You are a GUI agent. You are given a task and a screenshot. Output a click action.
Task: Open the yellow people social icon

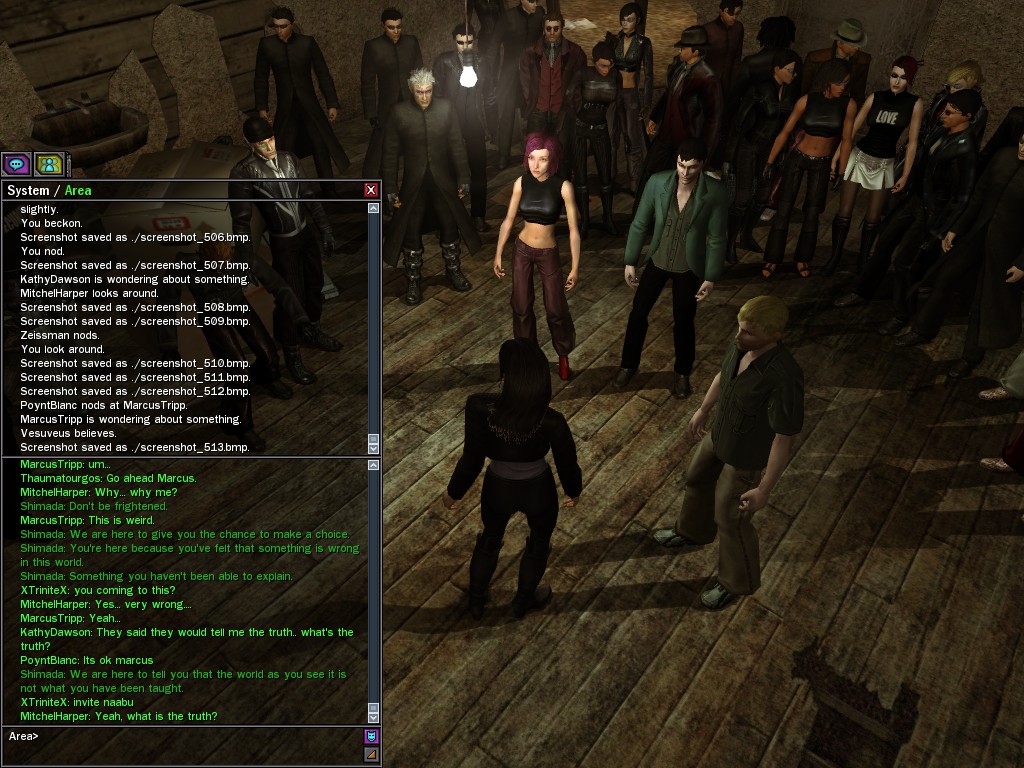pos(49,164)
